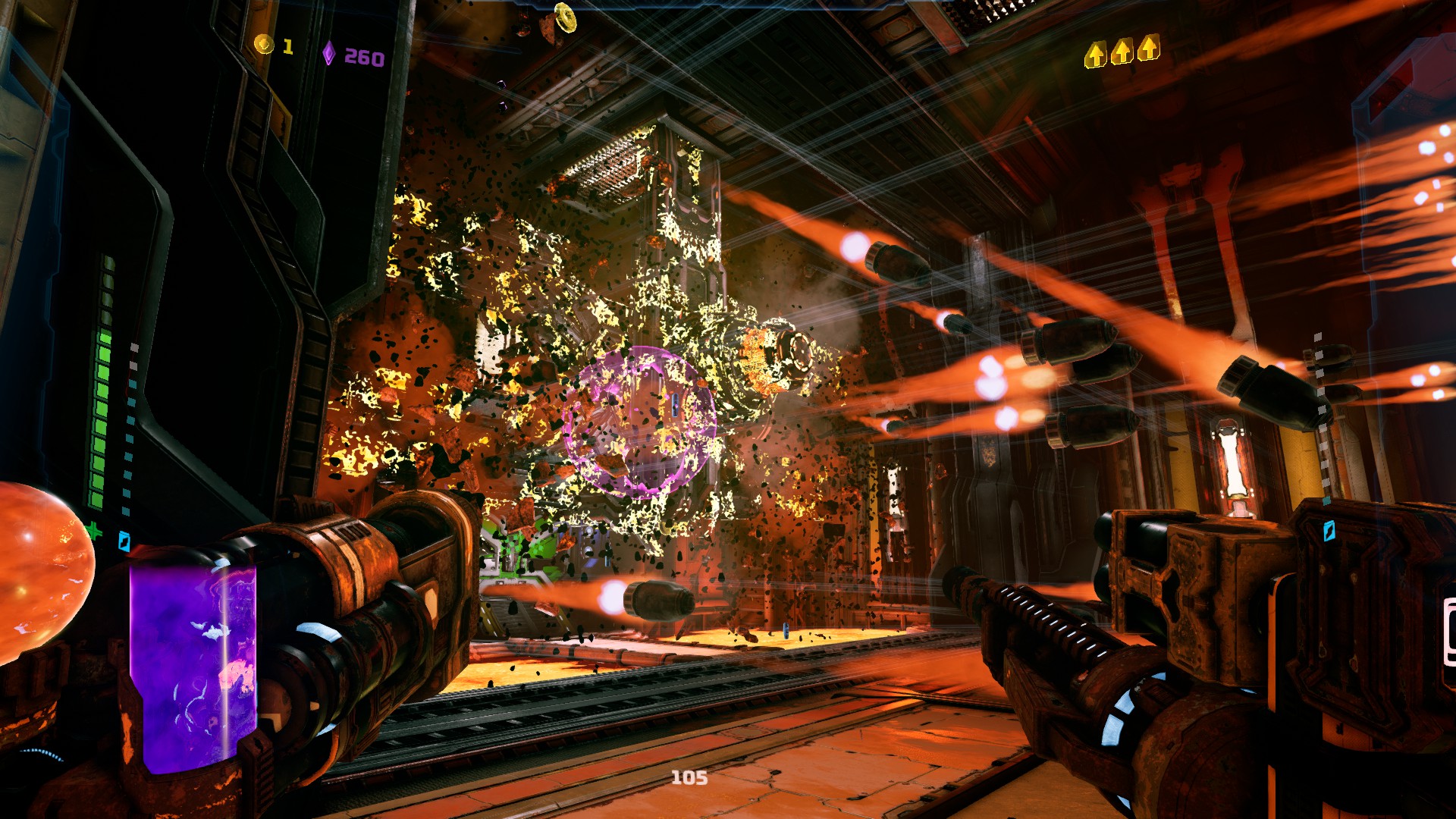Click the gold coin currency icon

[x=263, y=45]
